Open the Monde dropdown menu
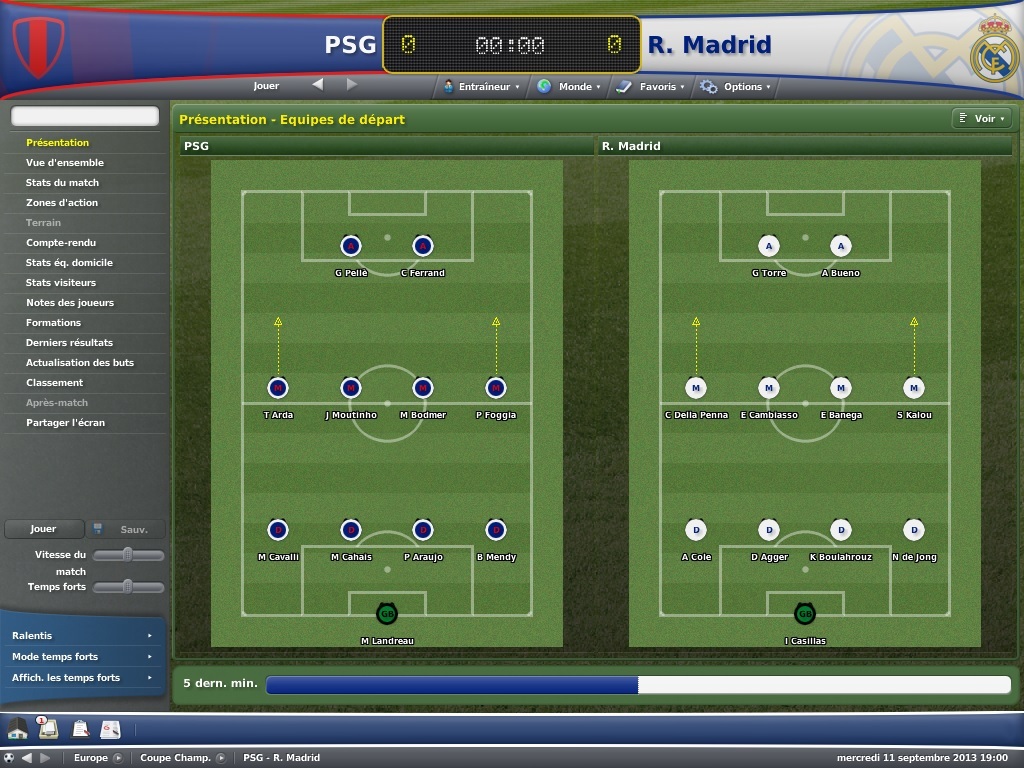This screenshot has height=768, width=1024. point(571,87)
